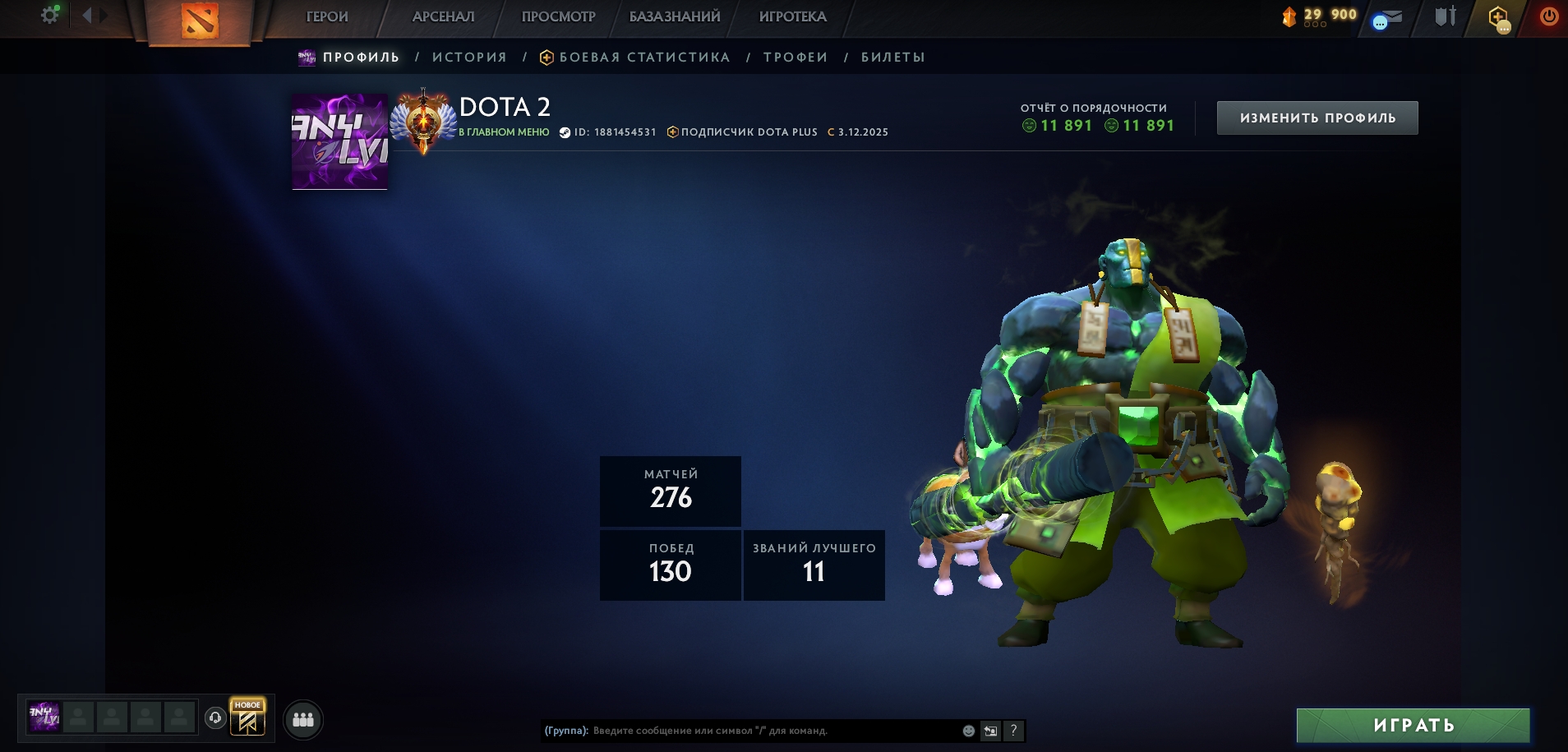The image size is (1568, 752).
Task: Open the settings gear icon
Action: (49, 15)
